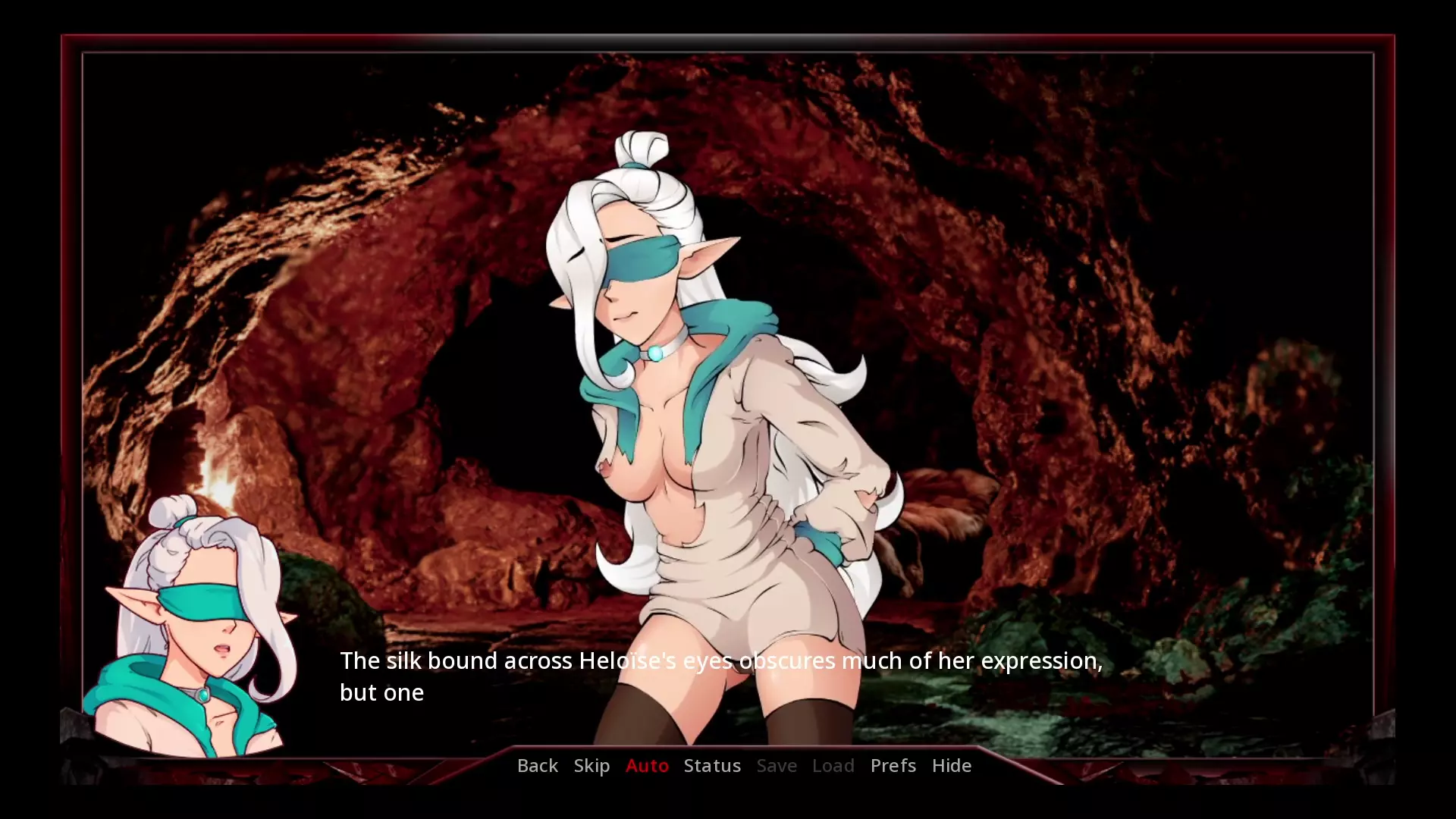
Task: Click Skip in the quick menu
Action: pyautogui.click(x=591, y=766)
